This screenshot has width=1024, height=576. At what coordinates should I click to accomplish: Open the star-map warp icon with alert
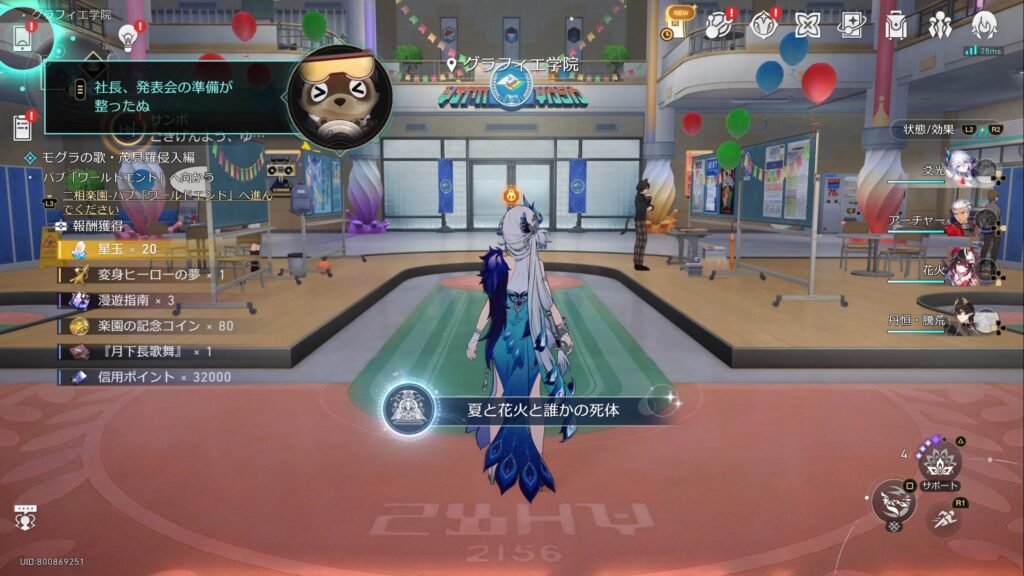(x=719, y=25)
